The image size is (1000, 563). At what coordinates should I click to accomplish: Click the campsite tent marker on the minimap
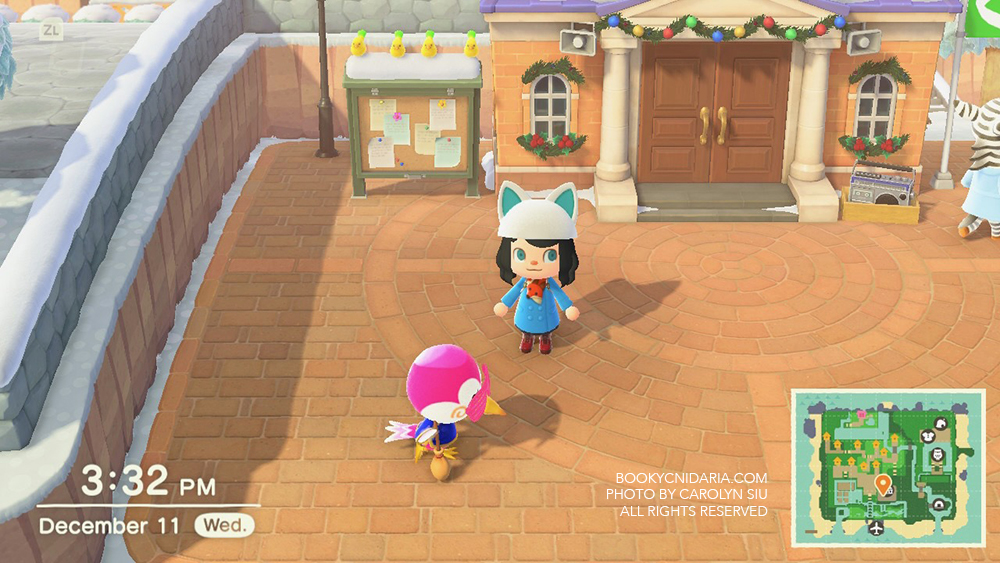[938, 504]
